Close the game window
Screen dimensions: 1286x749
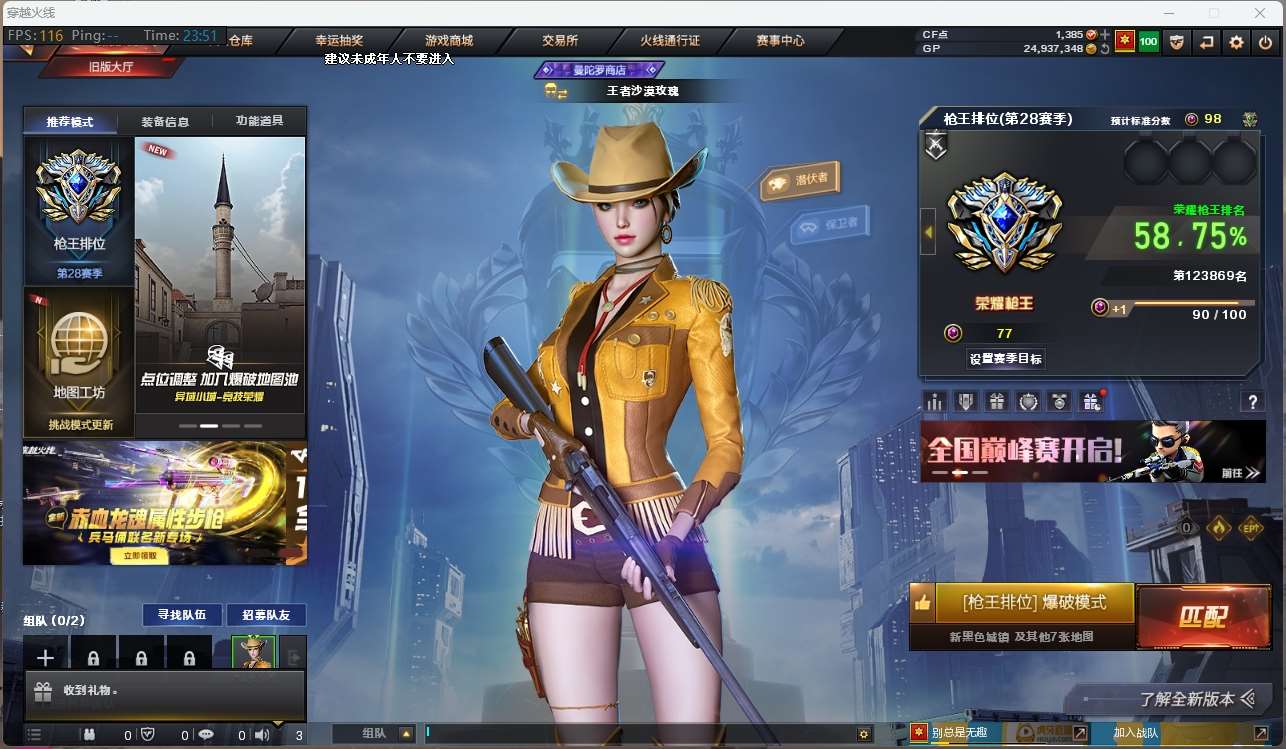pos(1260,13)
